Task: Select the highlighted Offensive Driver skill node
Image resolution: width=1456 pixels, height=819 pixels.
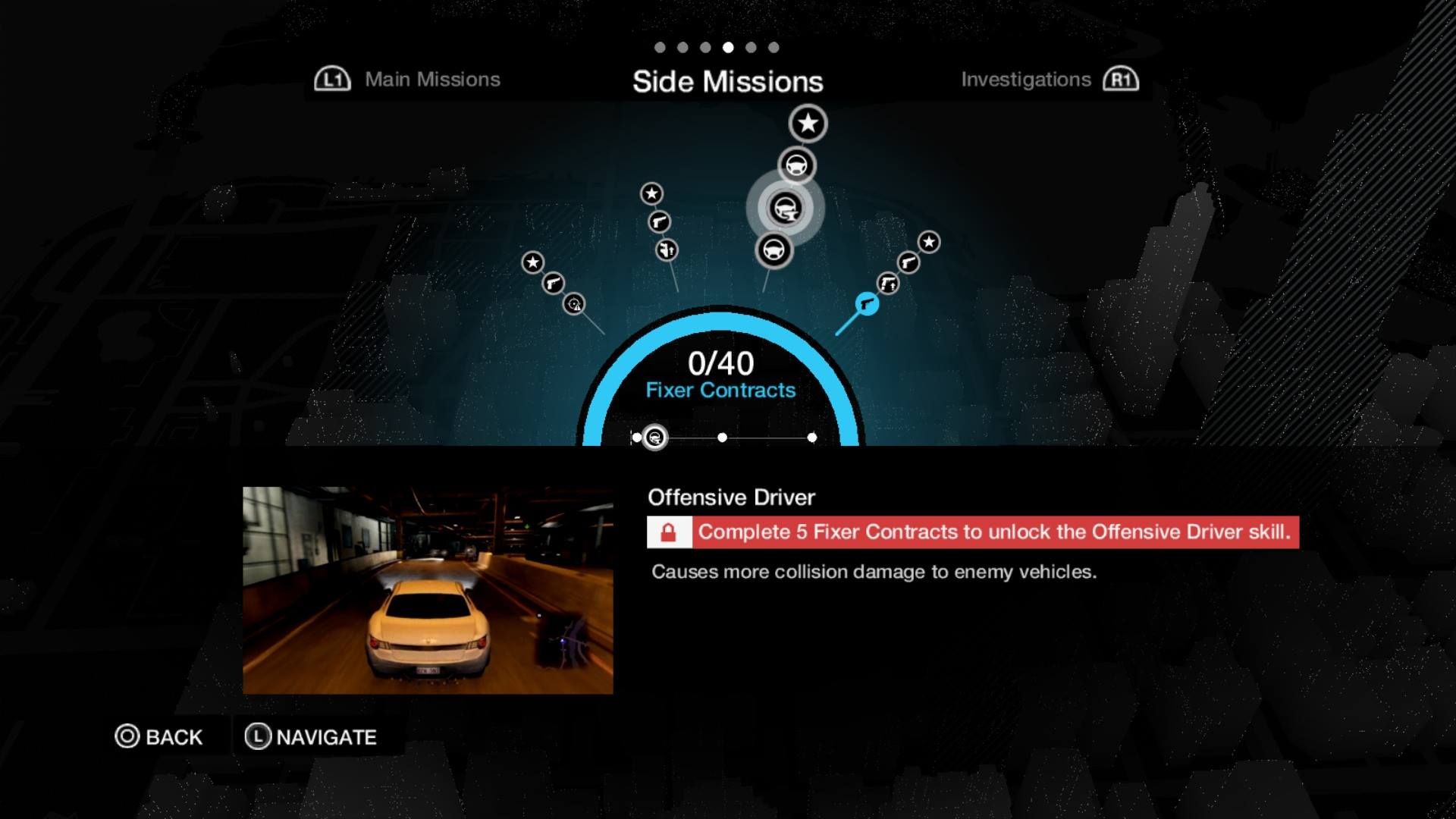Action: click(x=785, y=208)
